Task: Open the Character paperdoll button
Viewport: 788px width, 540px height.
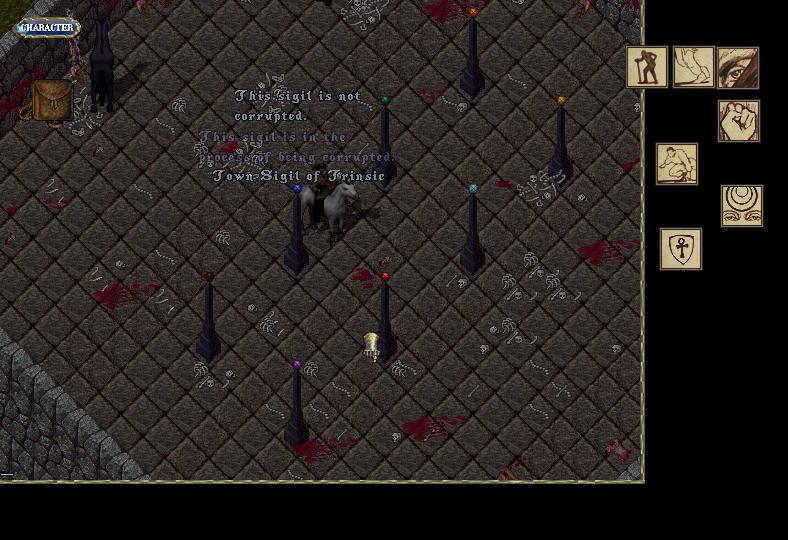Action: [47, 28]
